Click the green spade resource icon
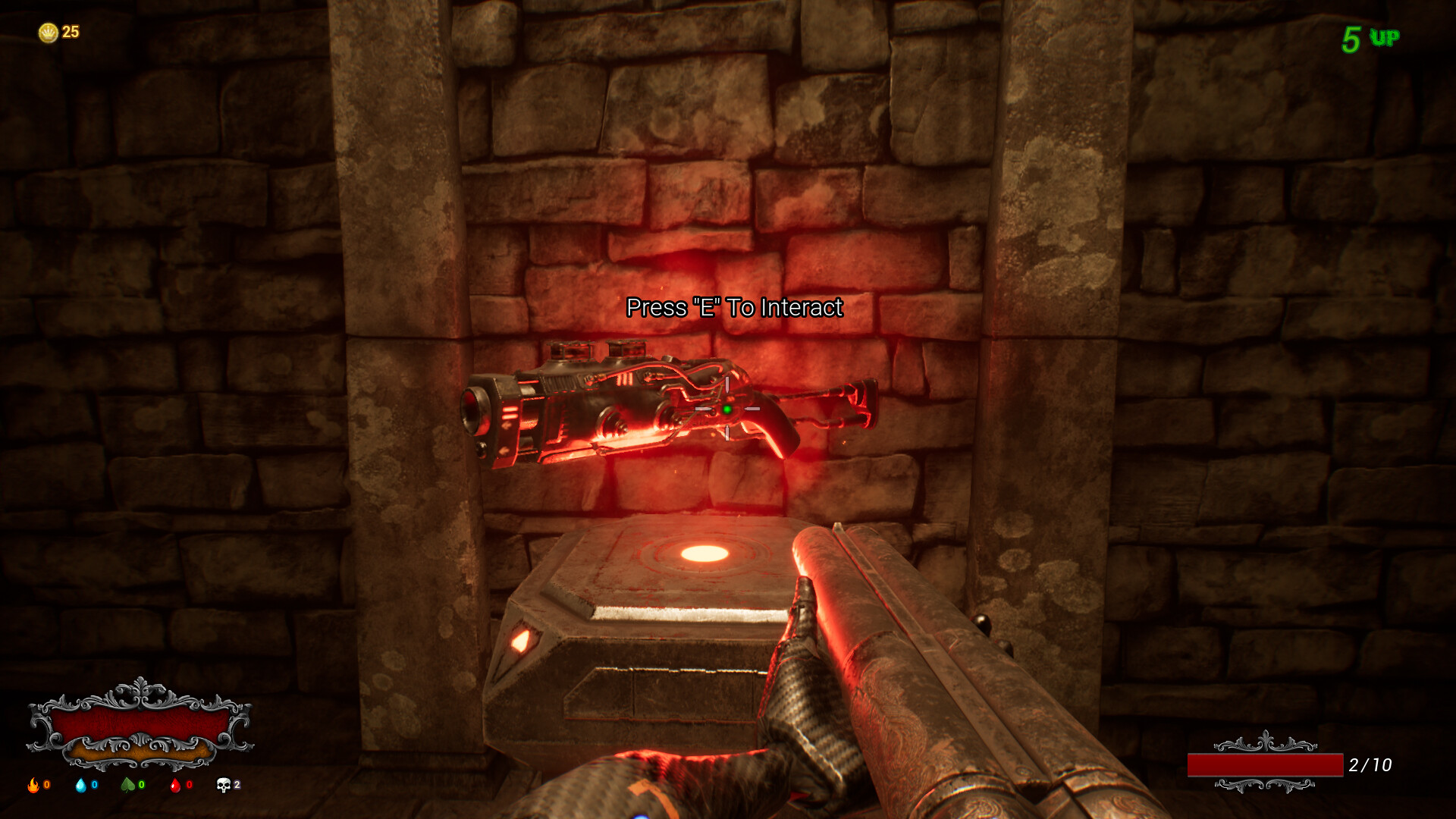The image size is (1456, 819). coord(127,786)
